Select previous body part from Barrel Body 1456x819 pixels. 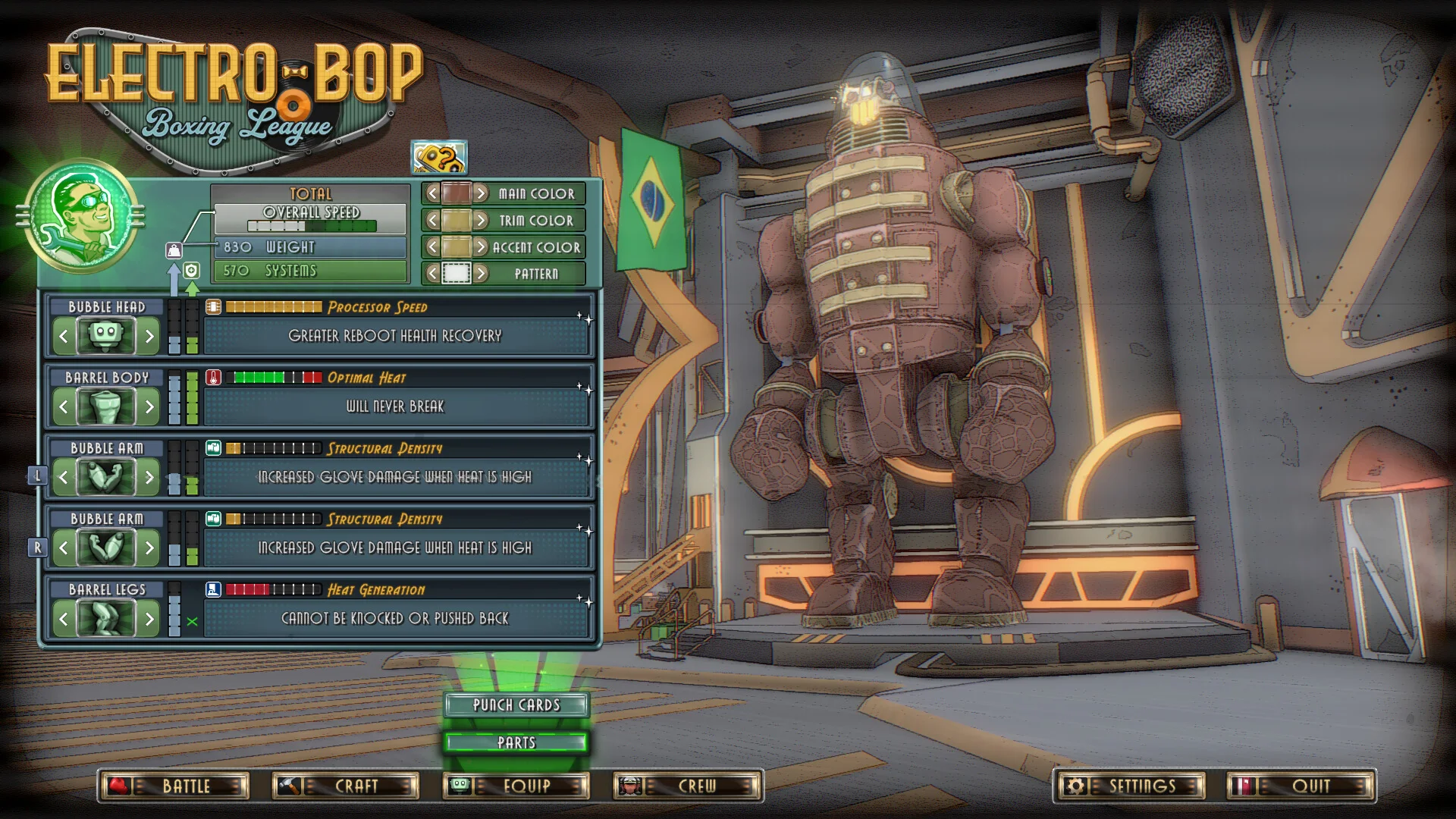(x=64, y=407)
